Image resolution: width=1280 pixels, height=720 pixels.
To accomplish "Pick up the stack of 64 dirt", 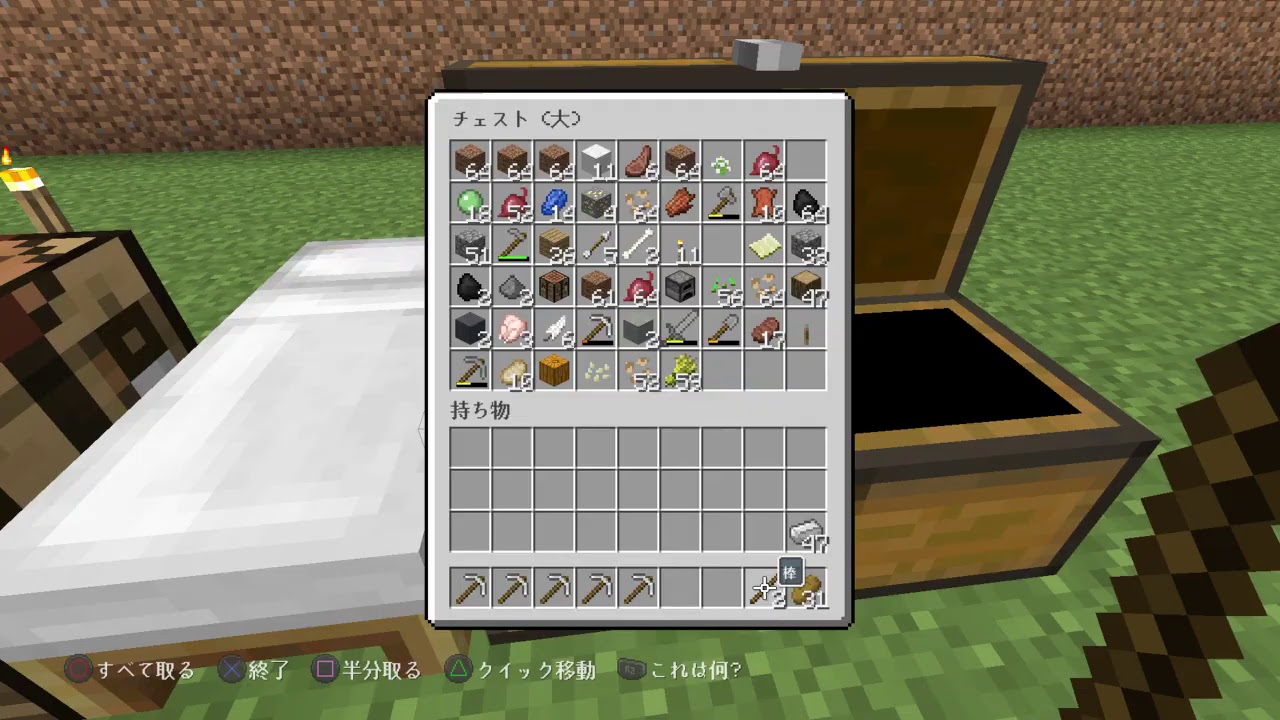I will [x=470, y=160].
